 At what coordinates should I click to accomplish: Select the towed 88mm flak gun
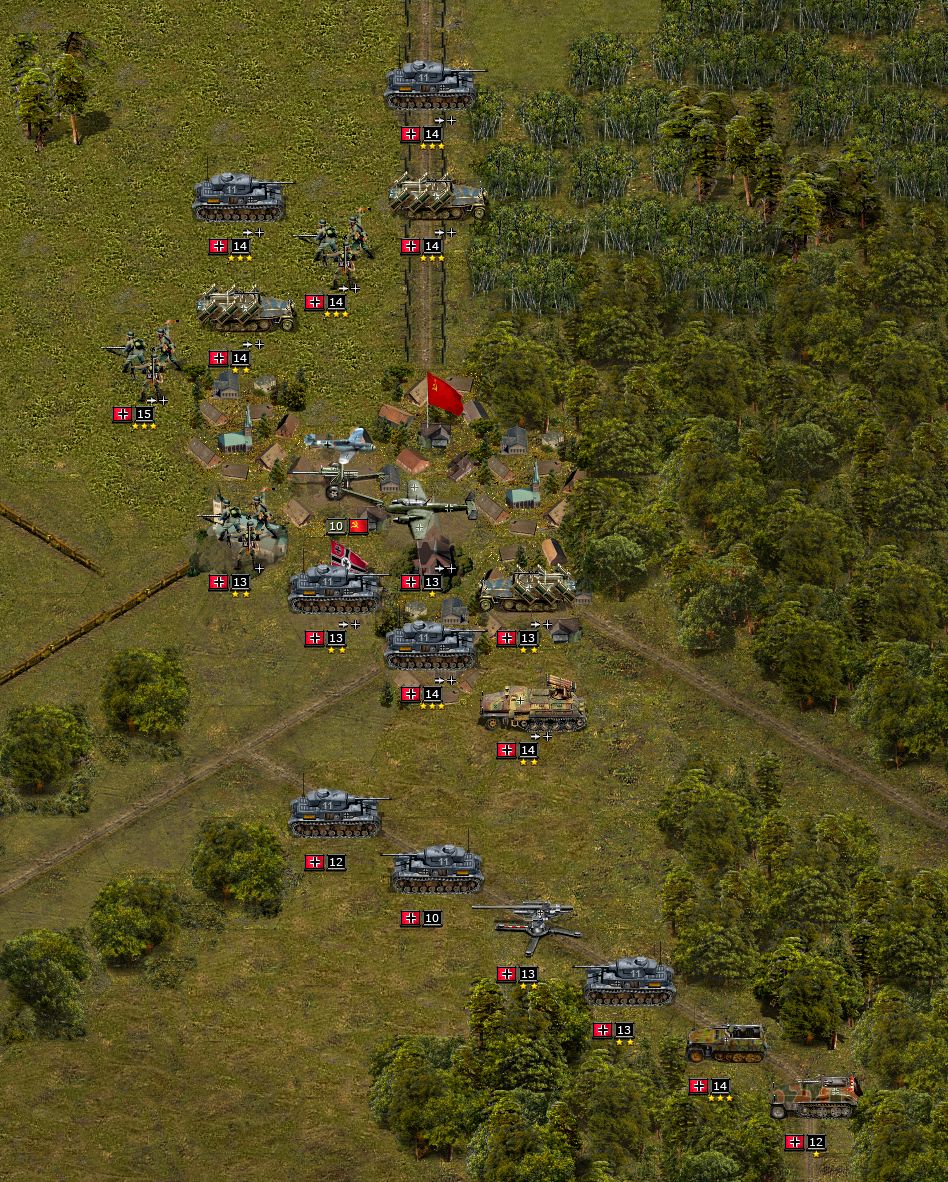tap(530, 925)
